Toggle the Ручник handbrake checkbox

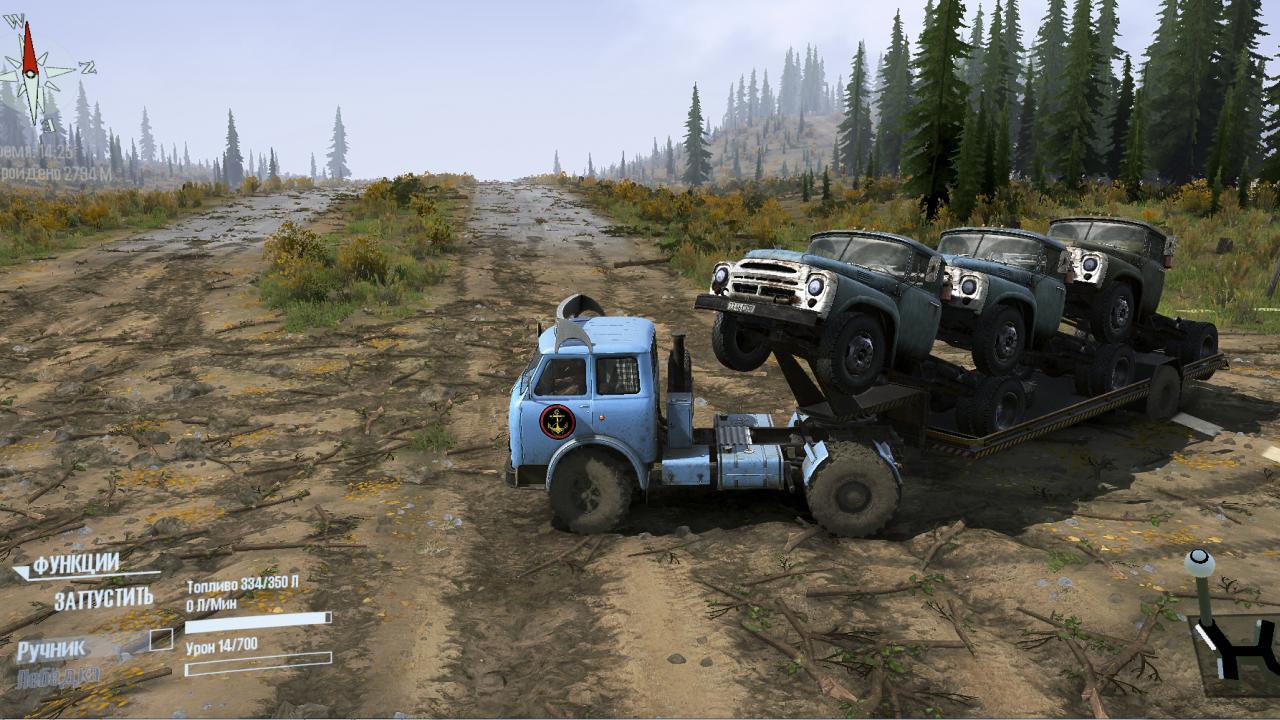(x=161, y=640)
